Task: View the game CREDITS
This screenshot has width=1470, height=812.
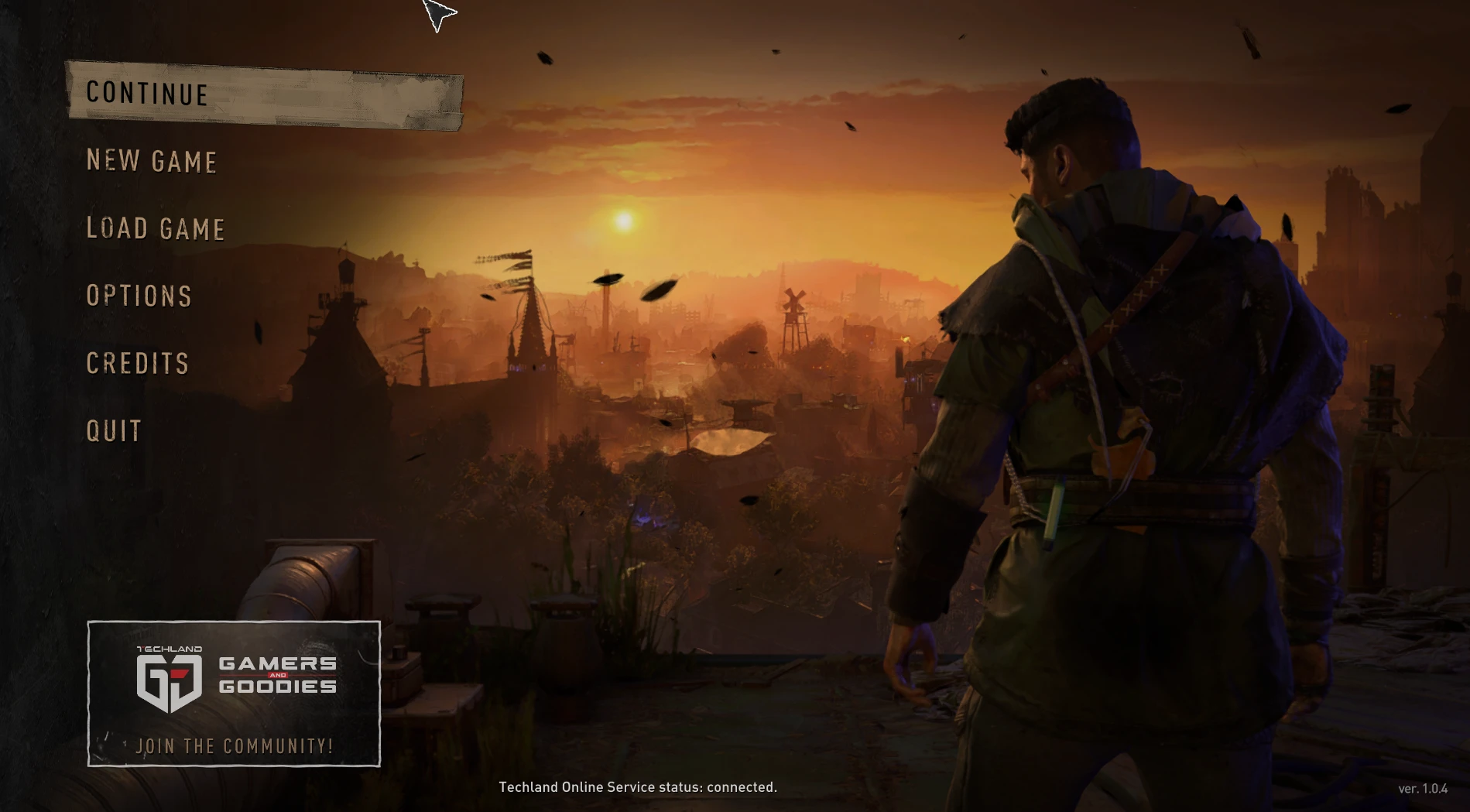Action: 136,363
